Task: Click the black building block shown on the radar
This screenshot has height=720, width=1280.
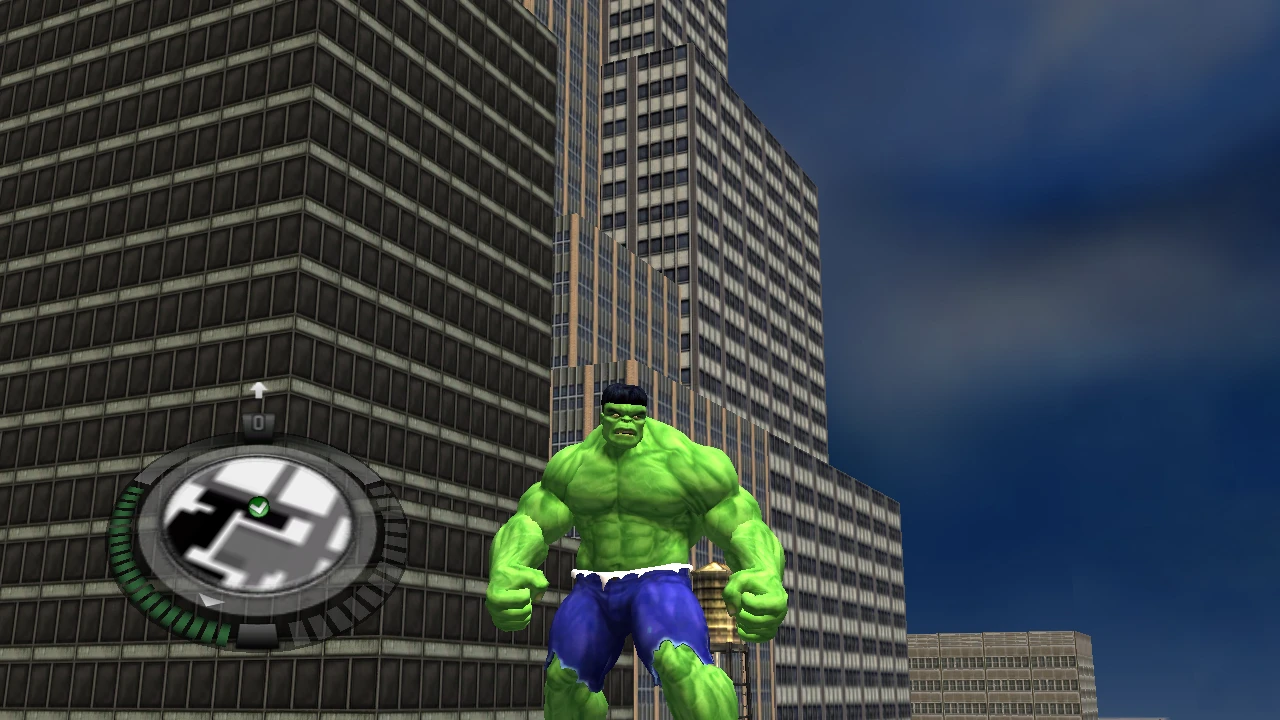Action: [195, 530]
